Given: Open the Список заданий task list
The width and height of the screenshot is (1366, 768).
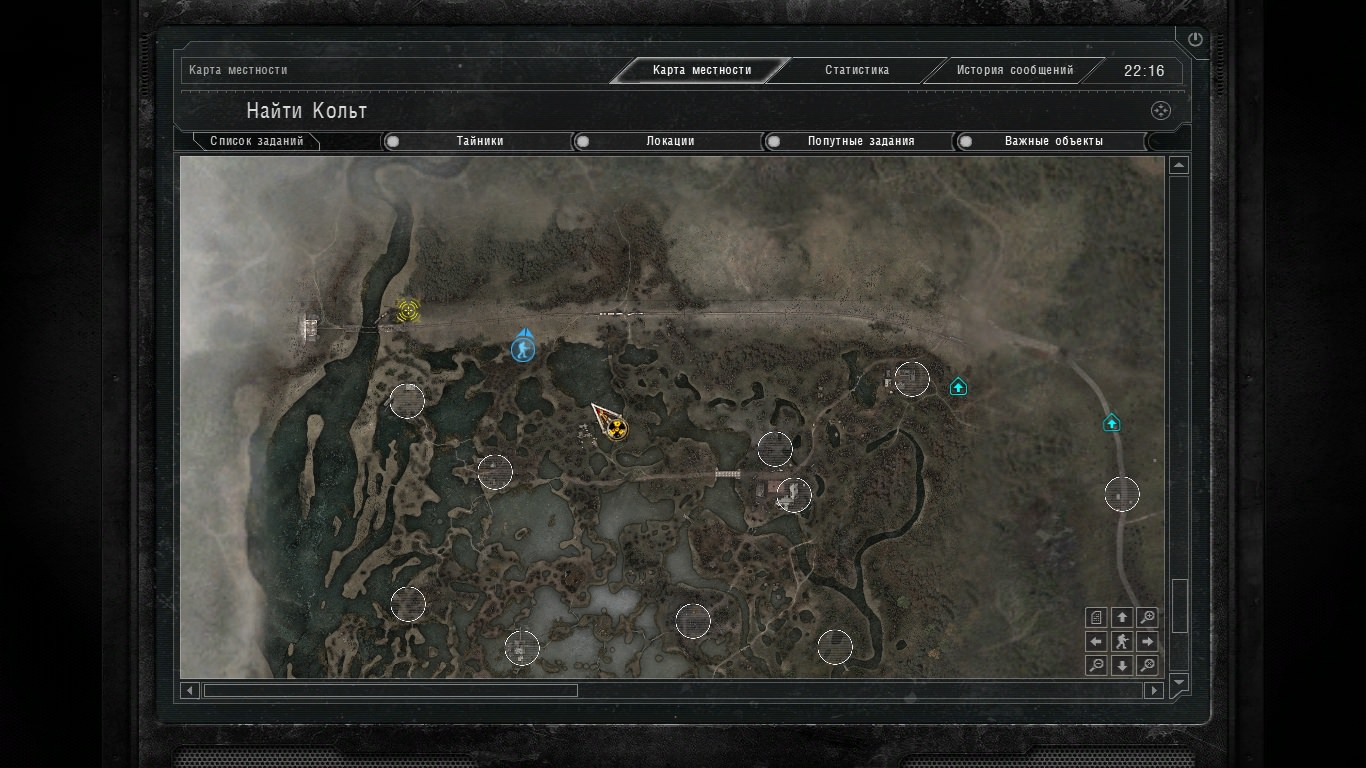Looking at the screenshot, I should (x=256, y=141).
